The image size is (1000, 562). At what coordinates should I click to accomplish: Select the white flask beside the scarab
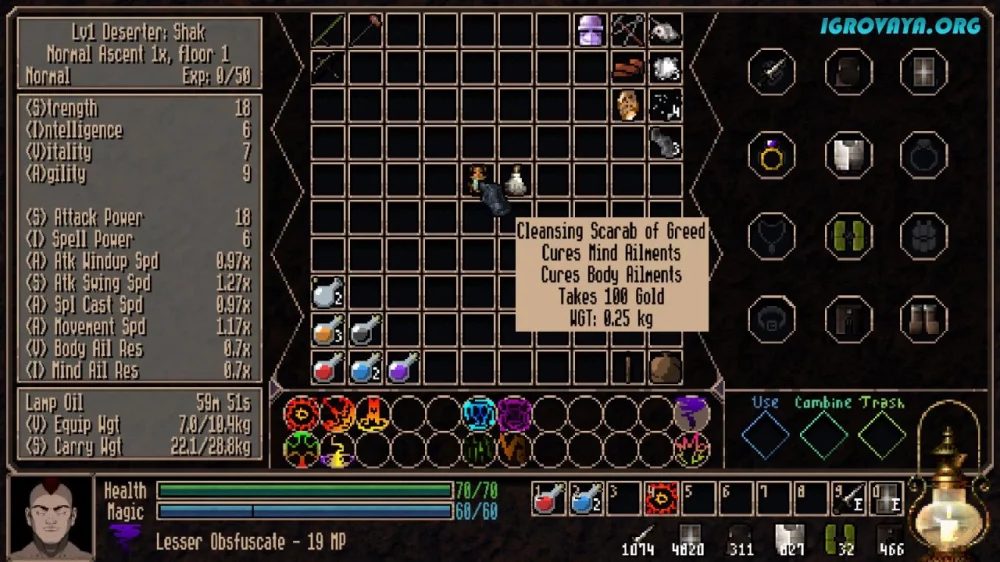[515, 180]
